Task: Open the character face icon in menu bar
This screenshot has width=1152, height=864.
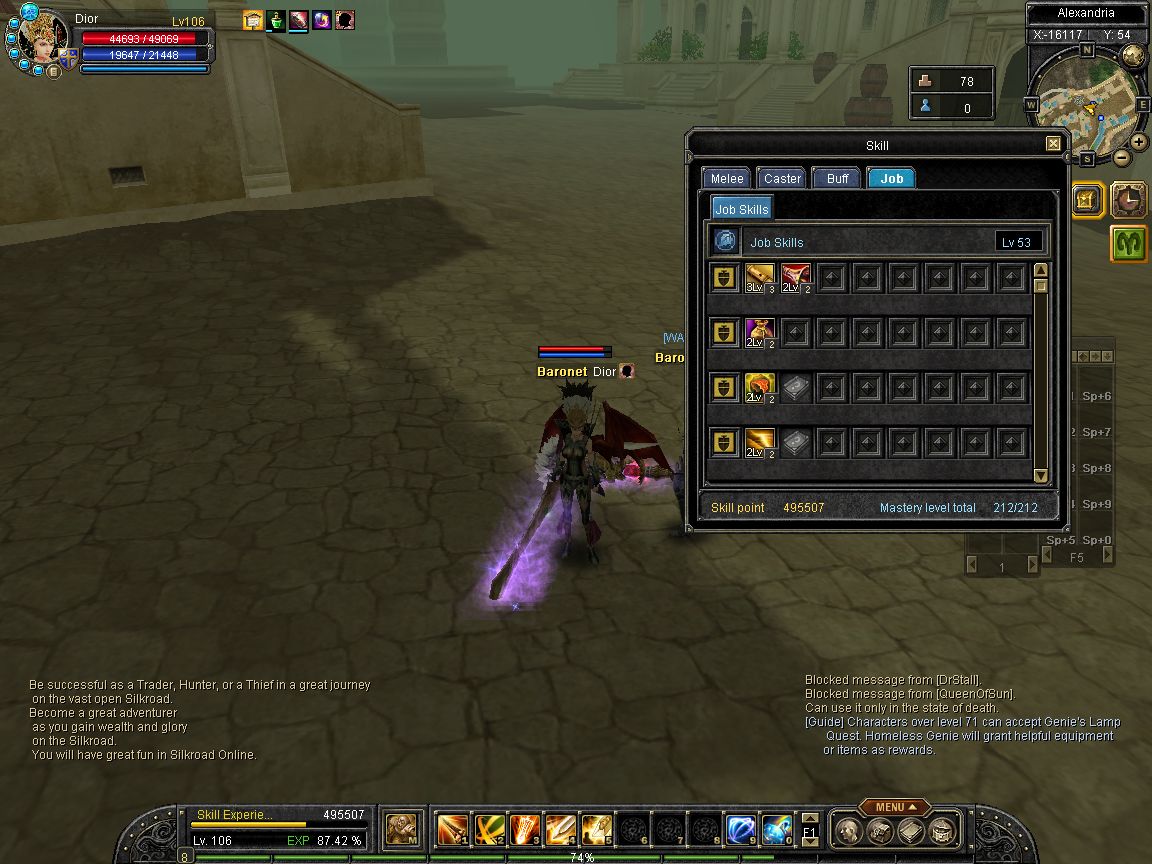Action: (848, 830)
